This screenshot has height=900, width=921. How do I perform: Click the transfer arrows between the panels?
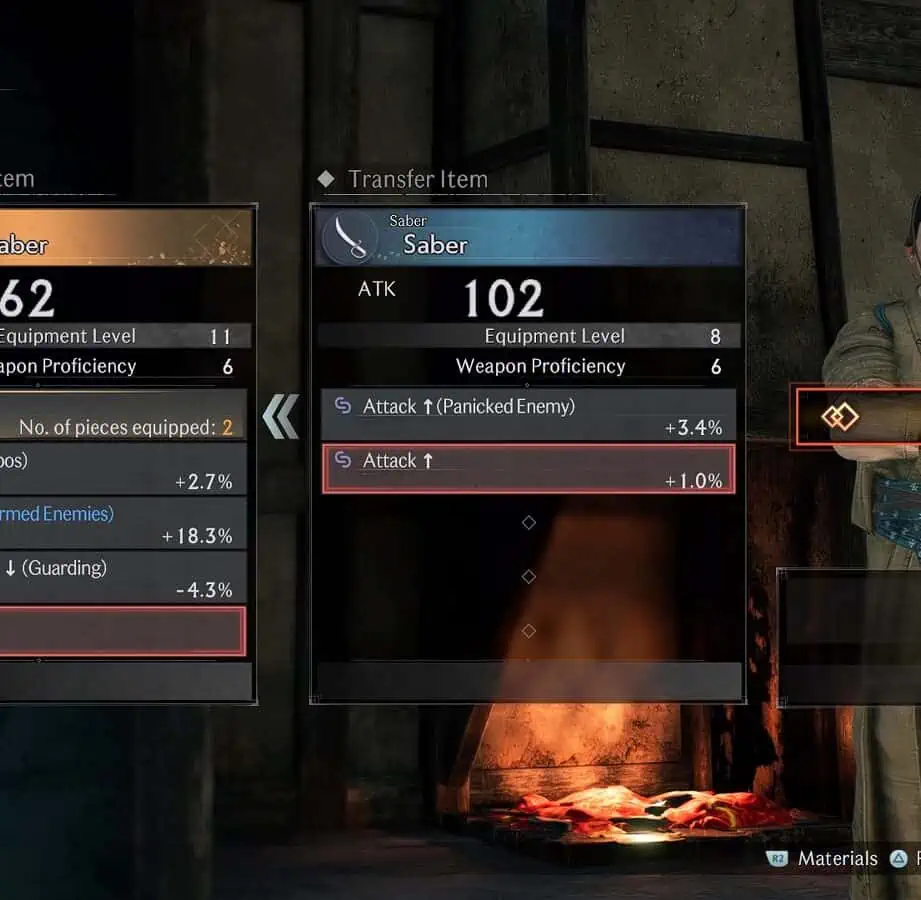point(281,417)
